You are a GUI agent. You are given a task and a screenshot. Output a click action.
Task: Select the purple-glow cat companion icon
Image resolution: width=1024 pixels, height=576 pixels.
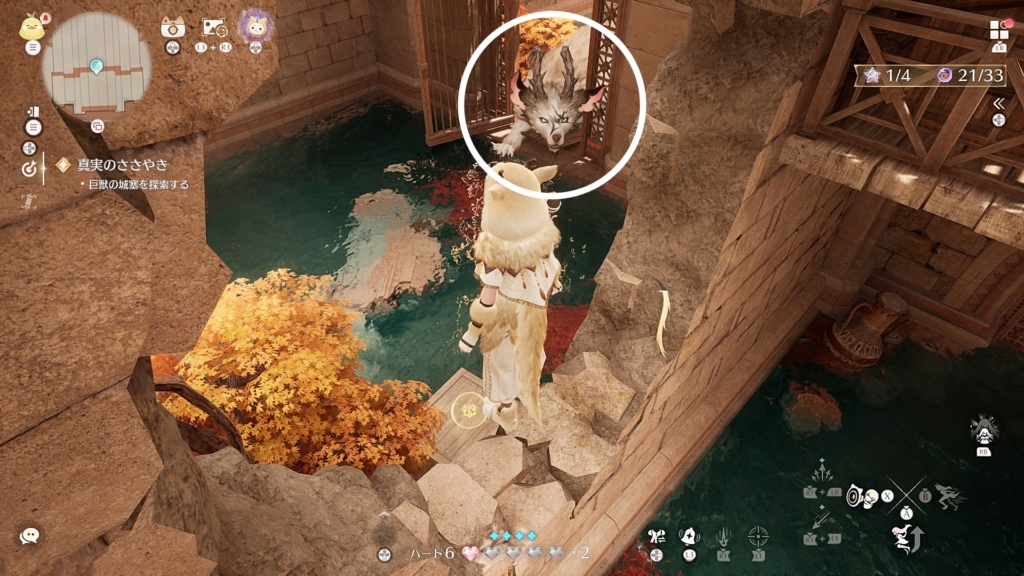tap(257, 27)
